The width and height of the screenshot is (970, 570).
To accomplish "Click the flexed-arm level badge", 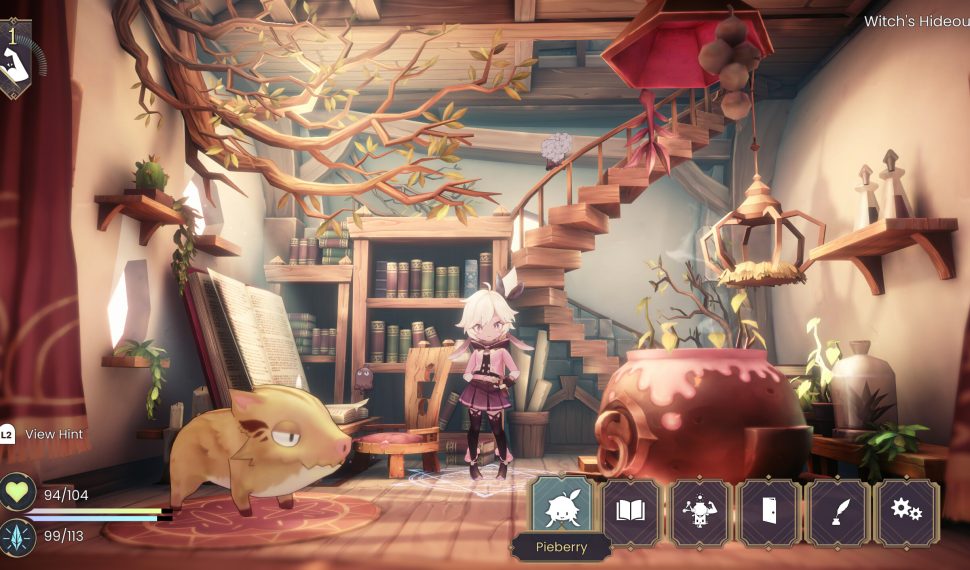I will click(16, 60).
